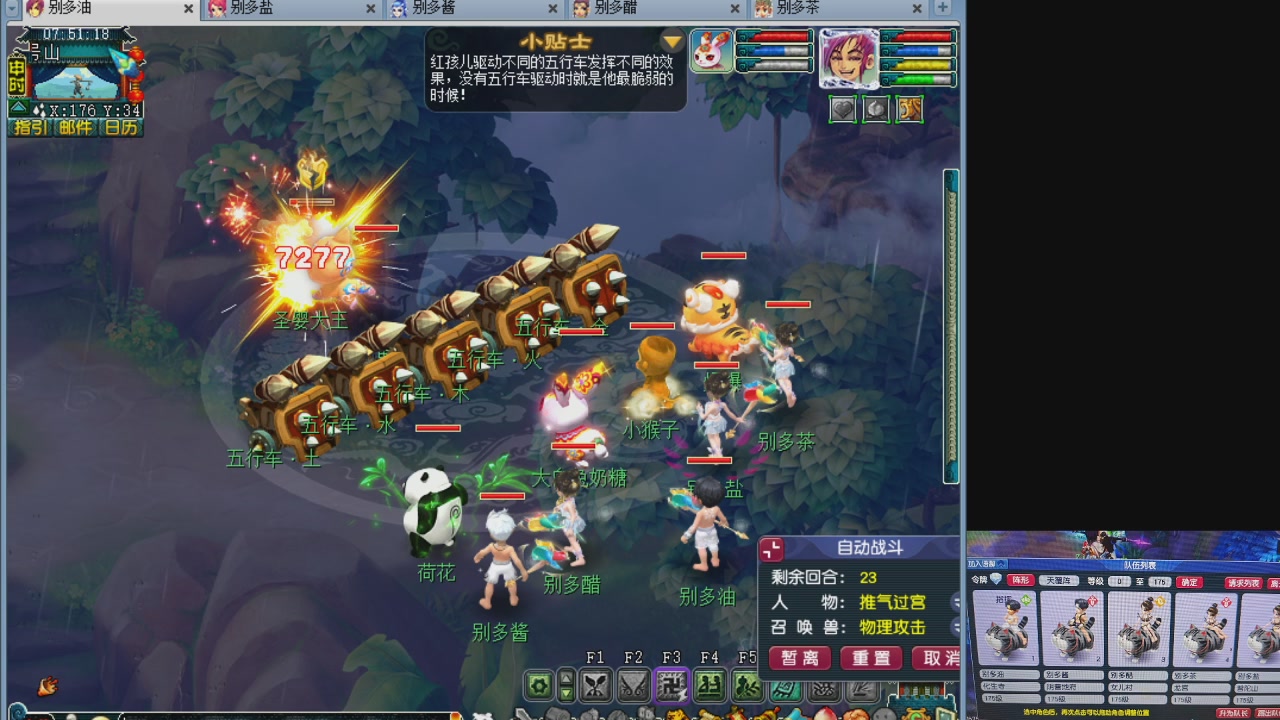This screenshot has width=1280, height=720.
Task: Click the max level input showing 175
Action: [x=1160, y=582]
